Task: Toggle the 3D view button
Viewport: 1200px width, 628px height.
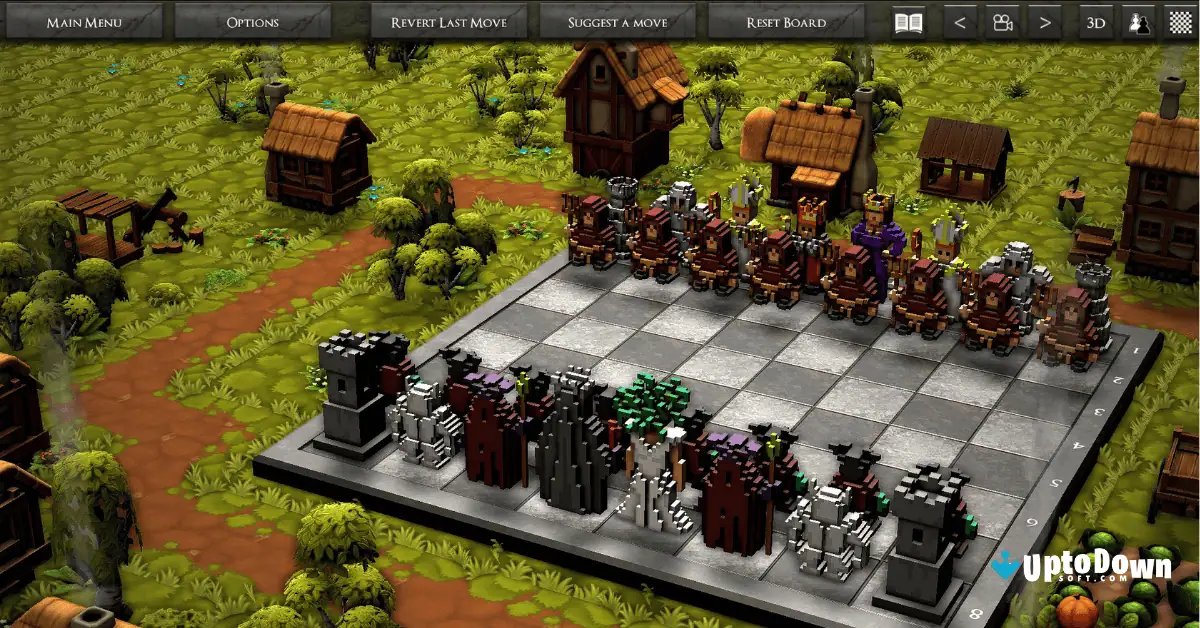Action: 1096,21
